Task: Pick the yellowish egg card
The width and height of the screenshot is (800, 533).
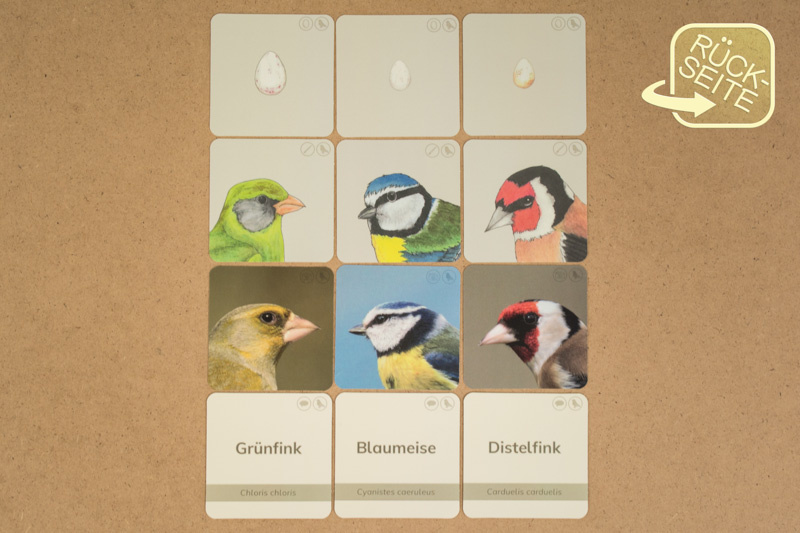Action: click(525, 75)
